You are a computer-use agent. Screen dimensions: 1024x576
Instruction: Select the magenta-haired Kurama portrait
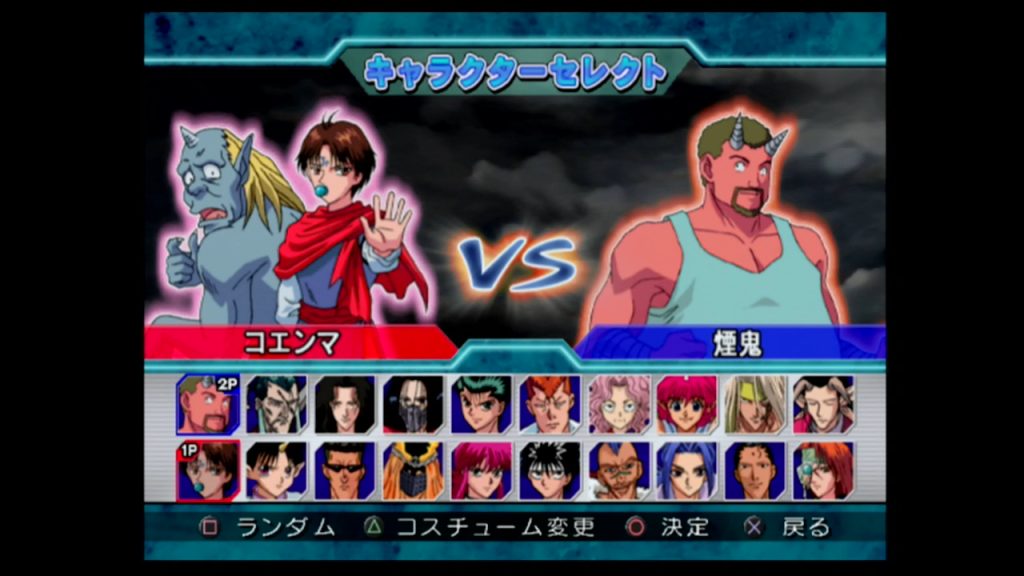click(481, 470)
